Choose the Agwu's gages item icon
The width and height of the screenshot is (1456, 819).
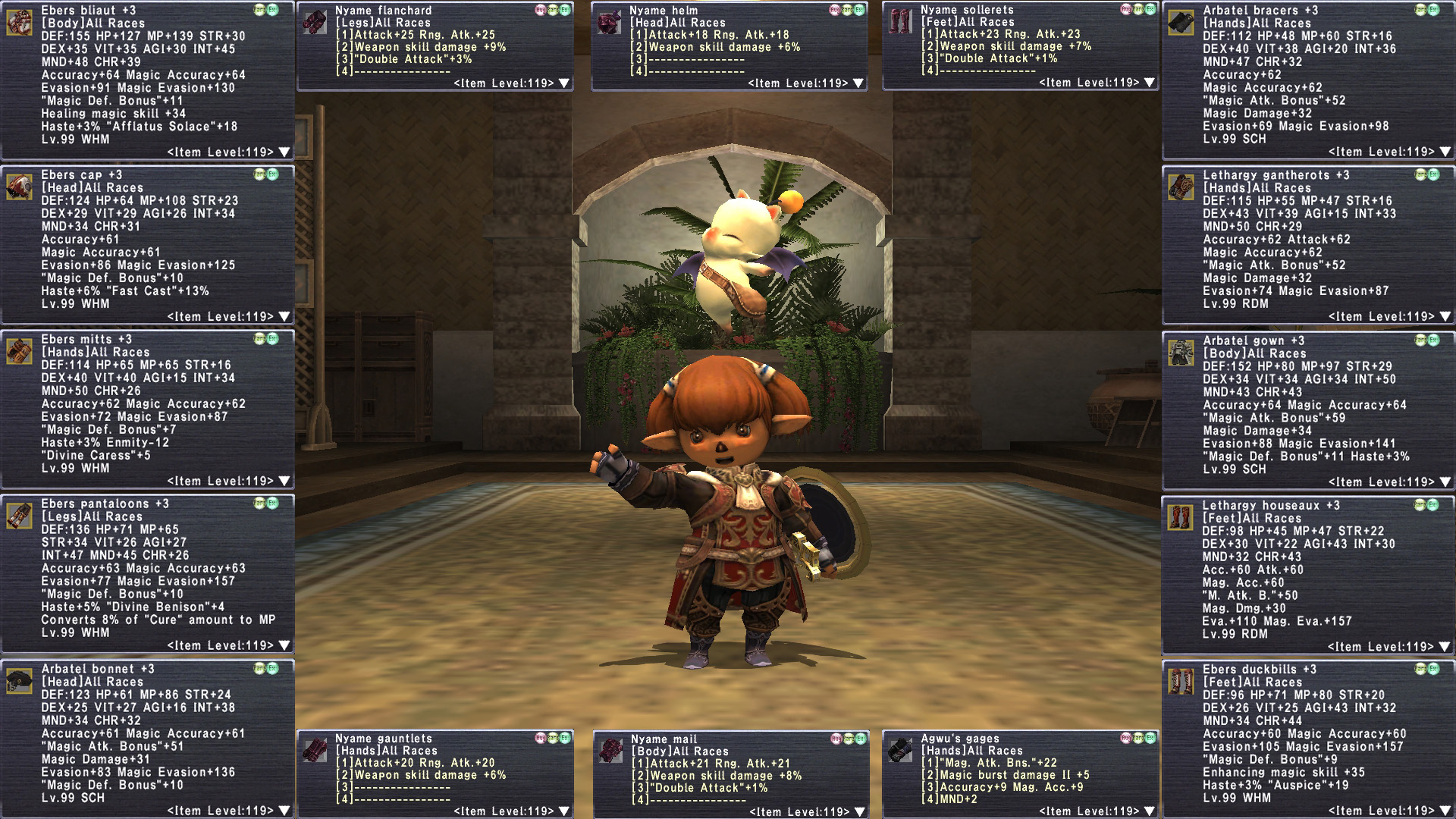[x=900, y=749]
